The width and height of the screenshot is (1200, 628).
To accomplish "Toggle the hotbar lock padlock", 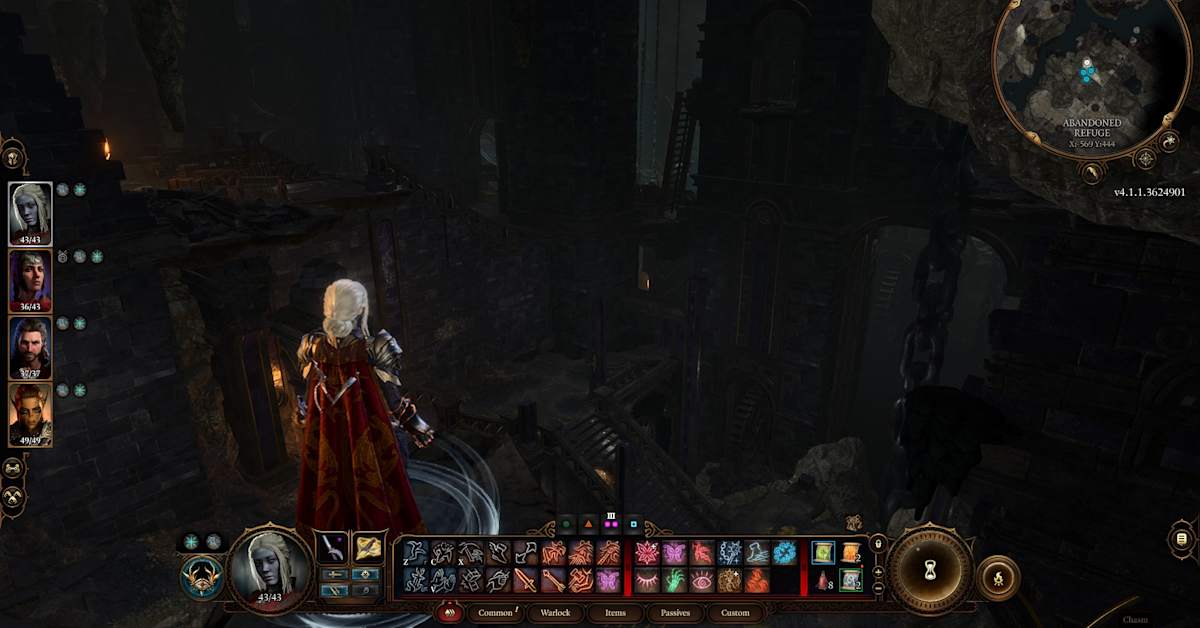I will pyautogui.click(x=878, y=544).
